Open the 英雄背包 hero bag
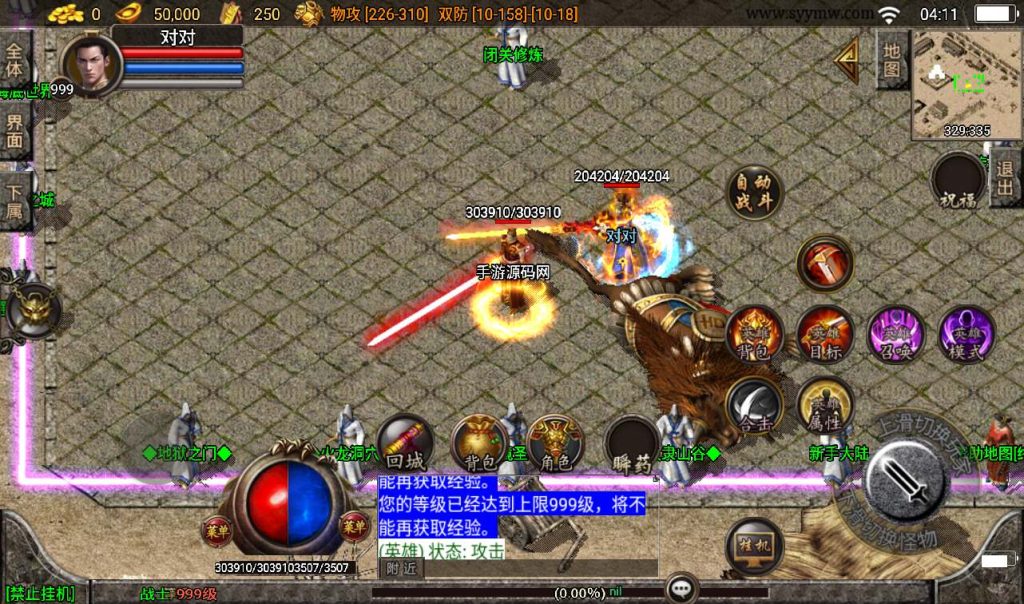 point(755,334)
